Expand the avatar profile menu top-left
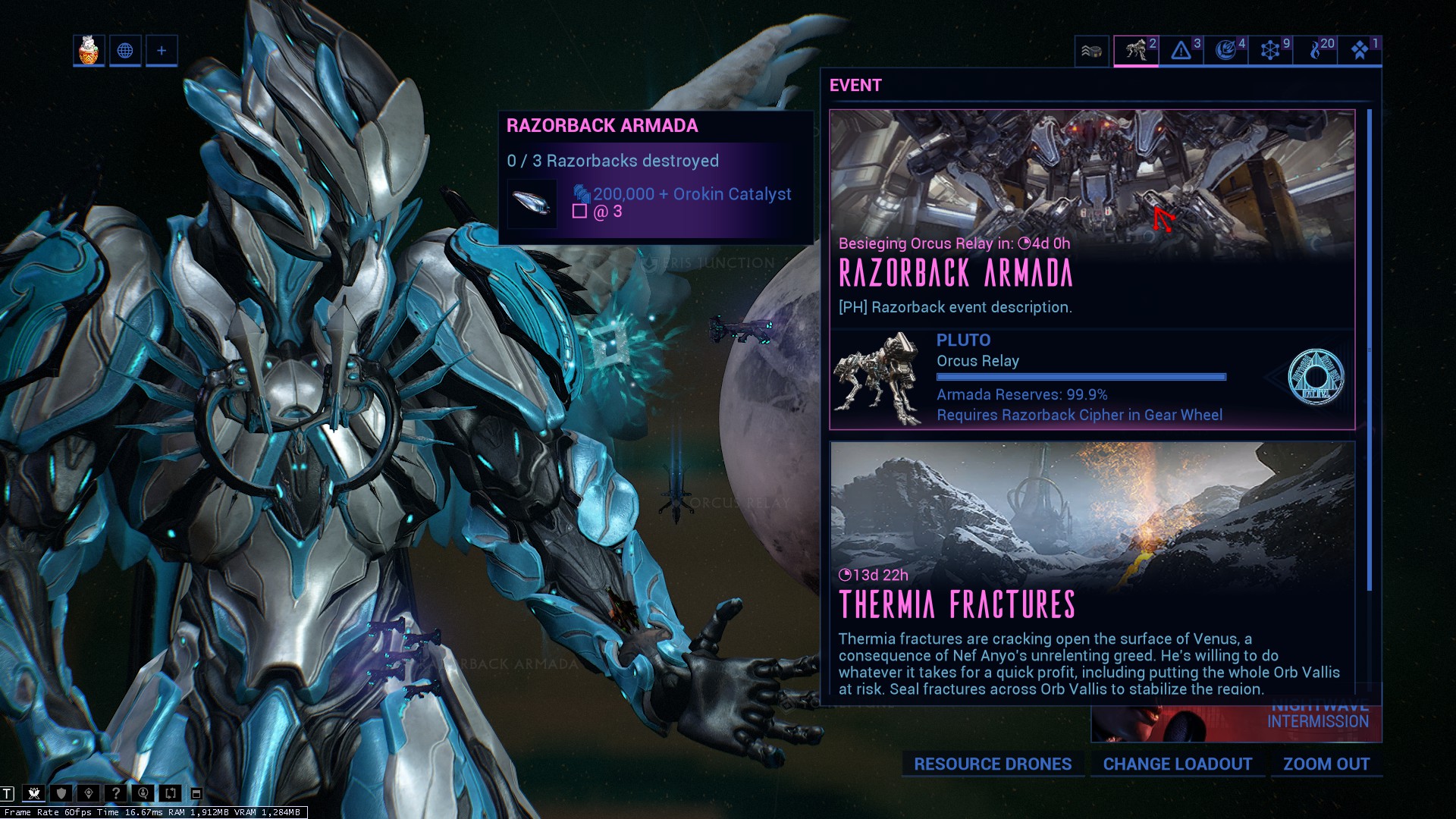 point(87,50)
